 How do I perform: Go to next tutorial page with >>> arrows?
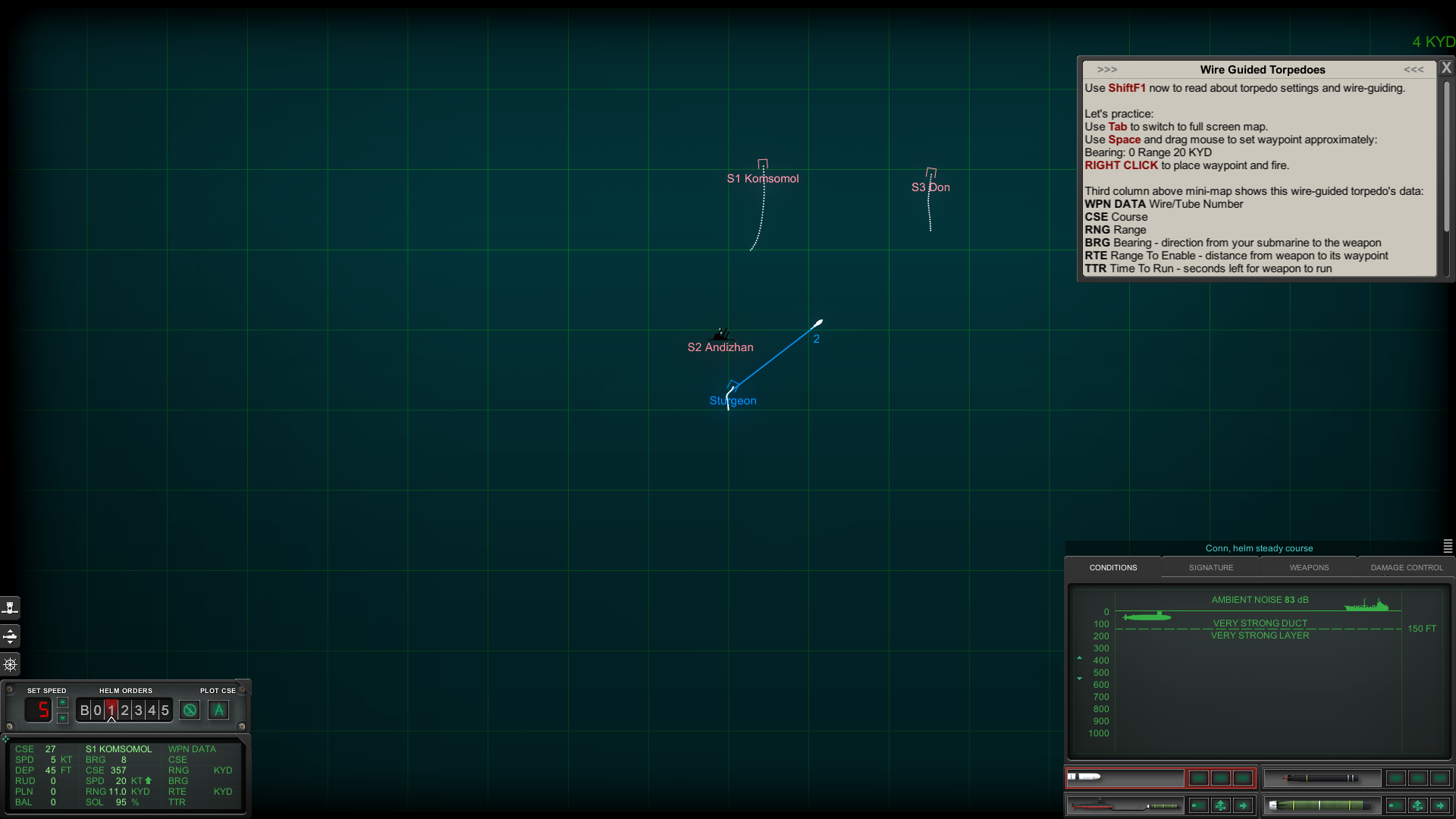coord(1107,70)
